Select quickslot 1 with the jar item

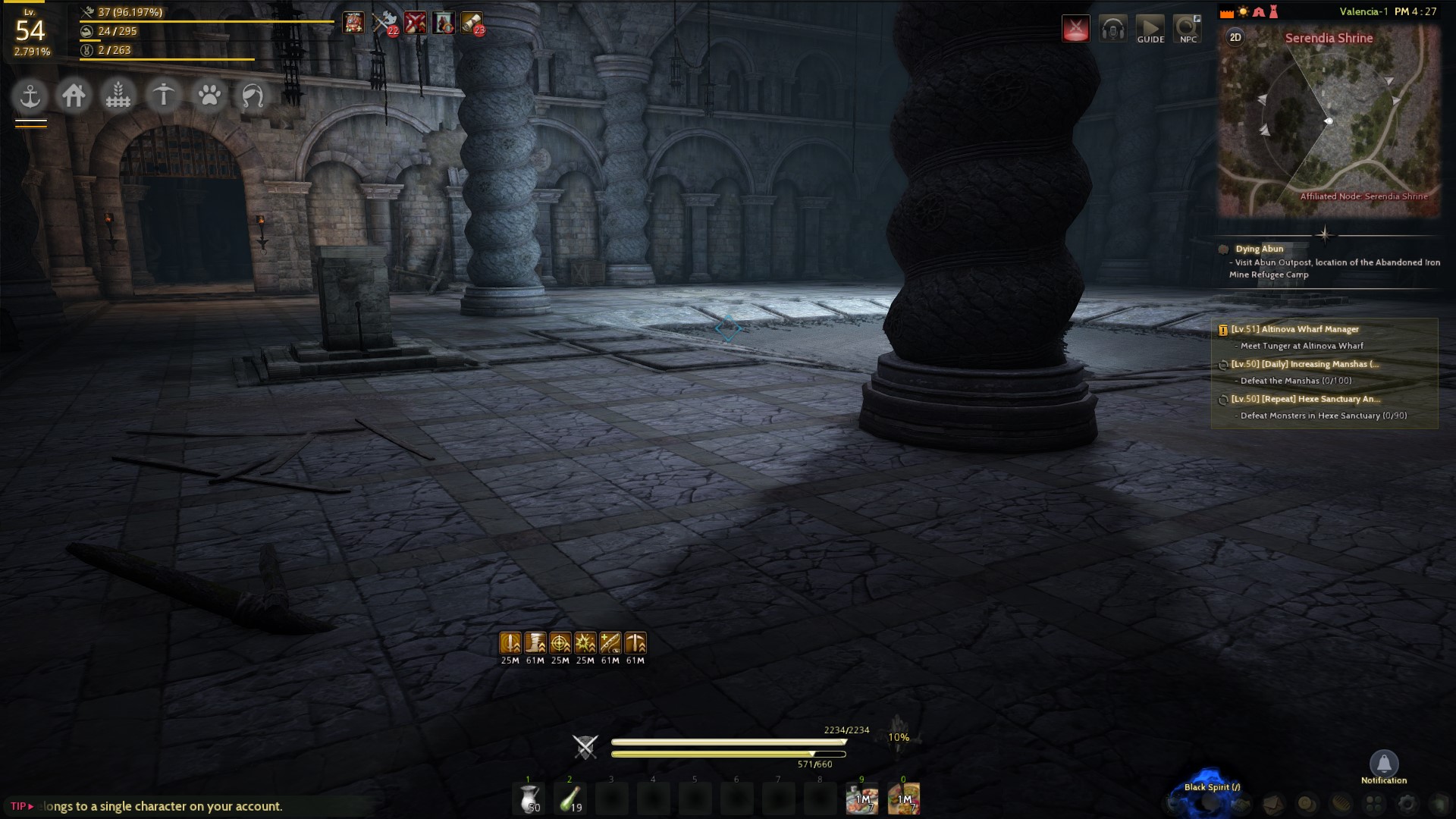click(529, 799)
